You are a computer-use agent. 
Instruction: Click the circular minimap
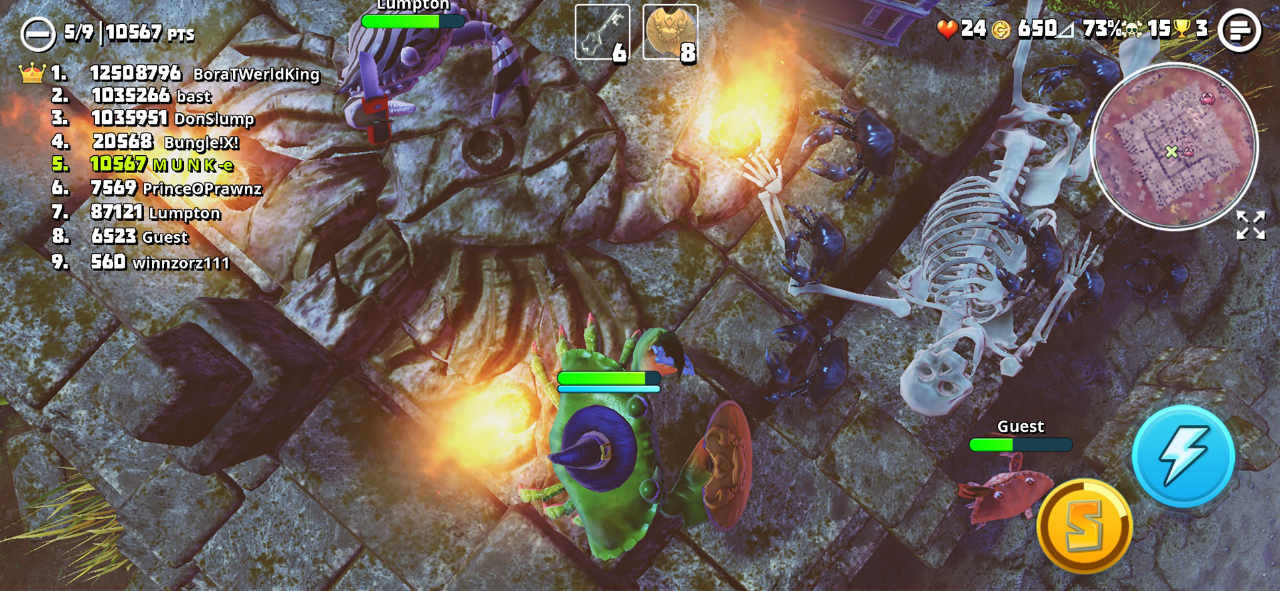[x=1173, y=146]
